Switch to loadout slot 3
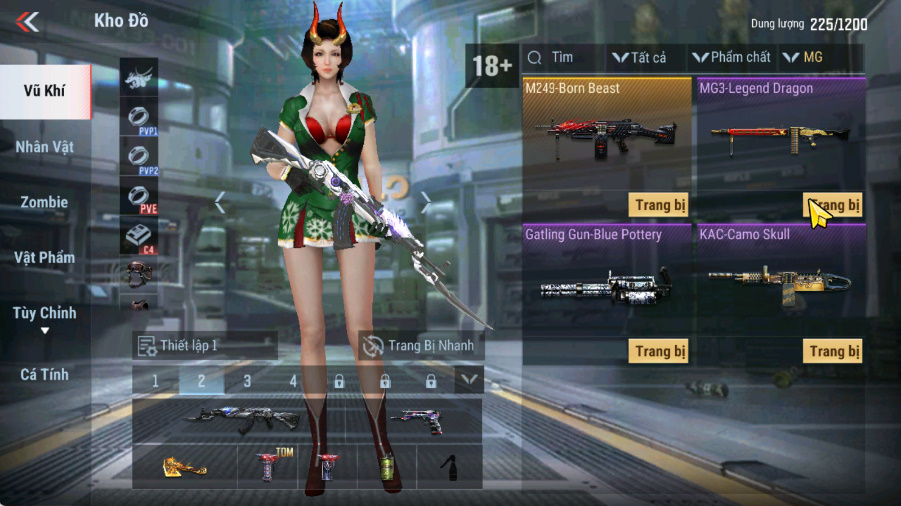The width and height of the screenshot is (901, 506). 247,381
